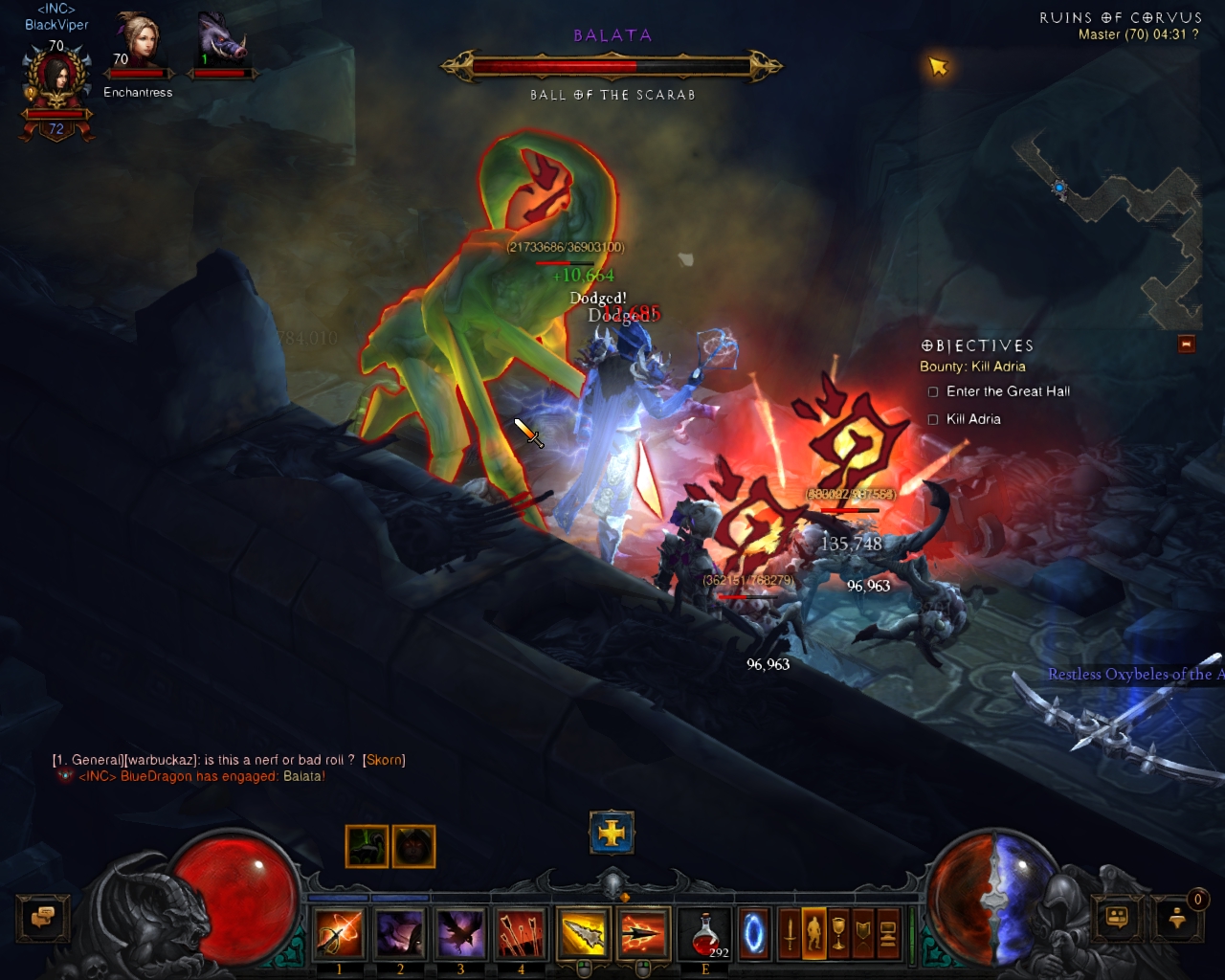Check the Enter the Great Hall objective box

(932, 391)
